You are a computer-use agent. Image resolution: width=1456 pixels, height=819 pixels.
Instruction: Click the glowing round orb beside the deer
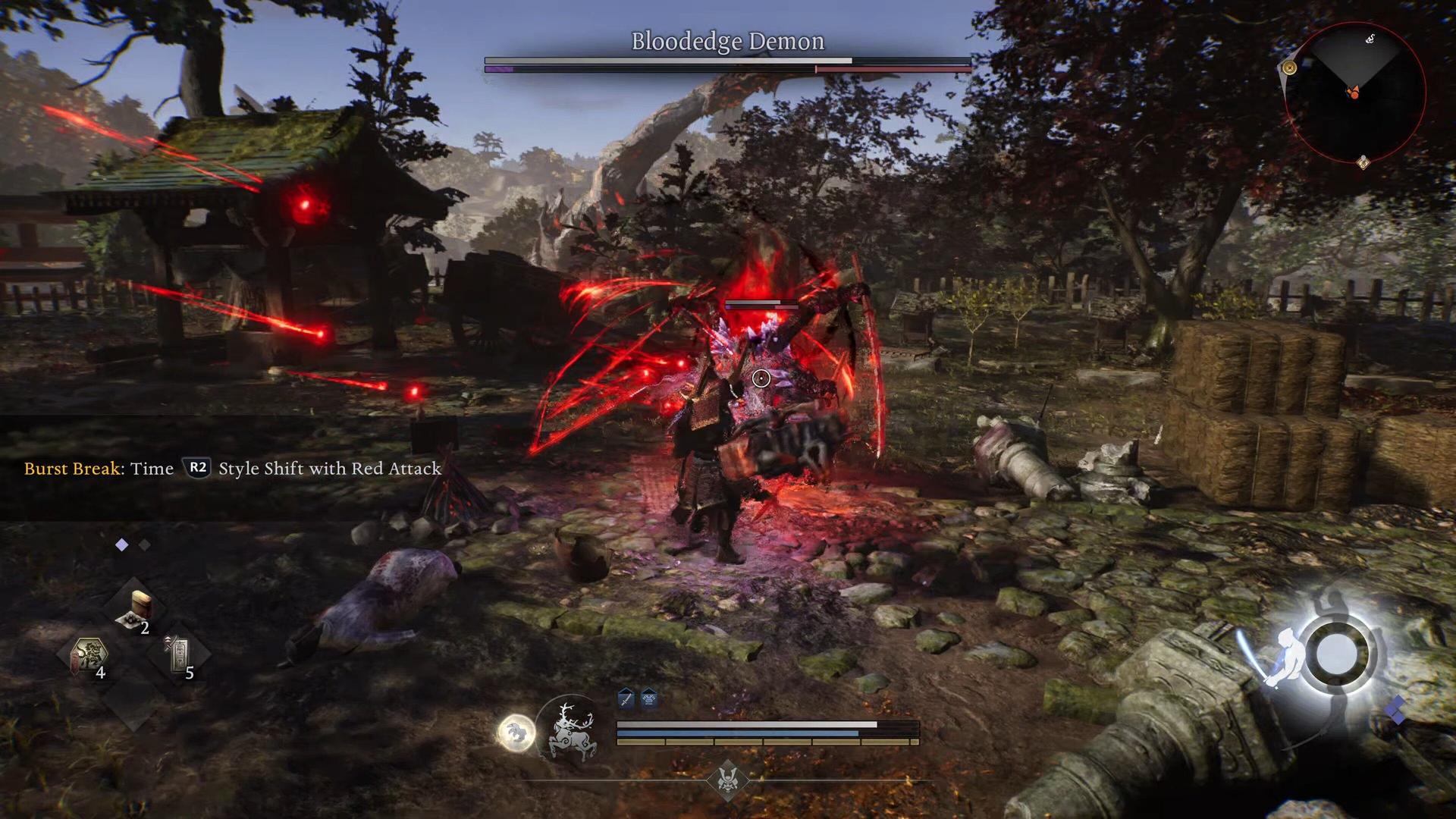tap(516, 733)
